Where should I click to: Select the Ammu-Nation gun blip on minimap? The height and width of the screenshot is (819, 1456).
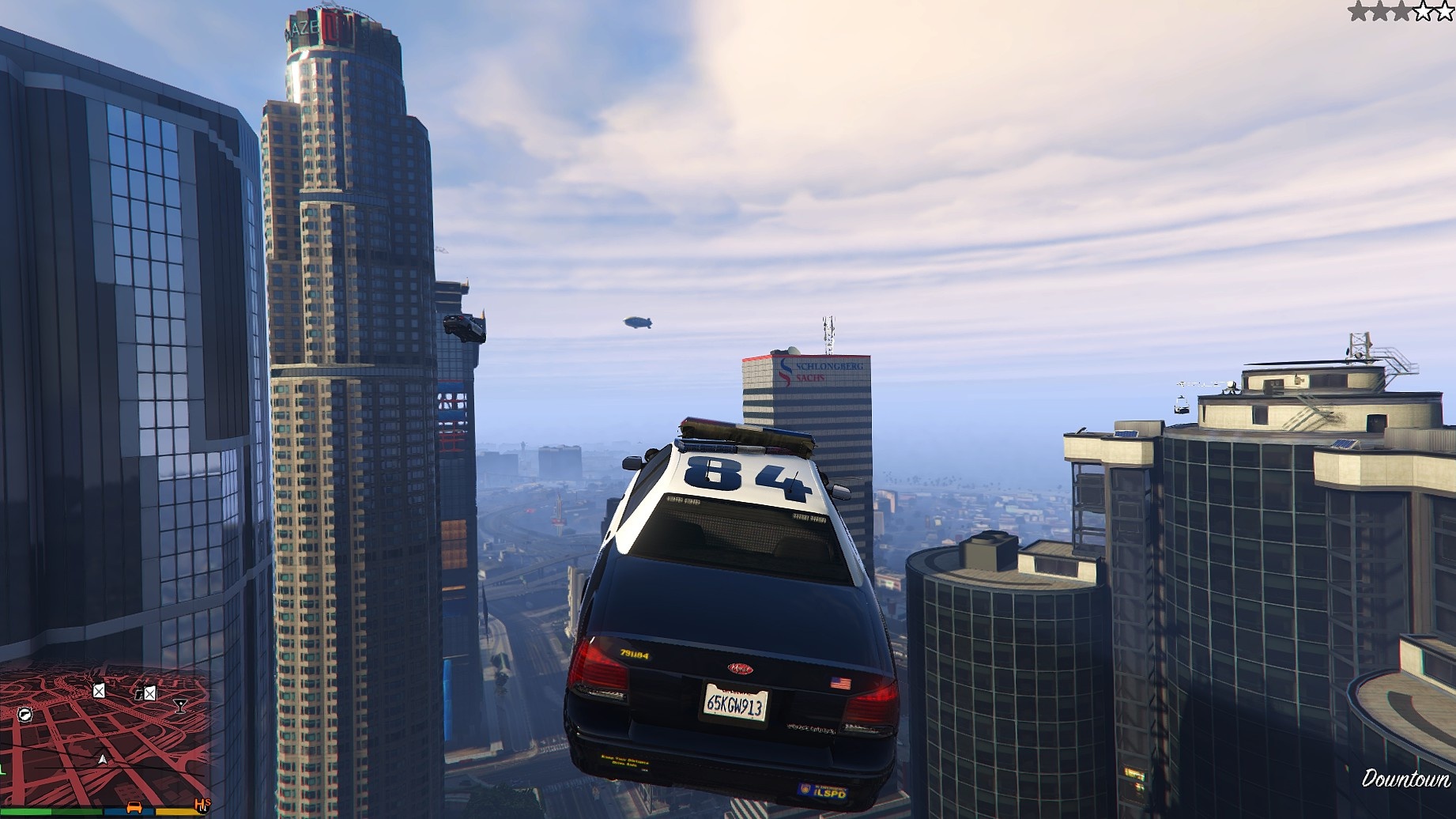25,715
